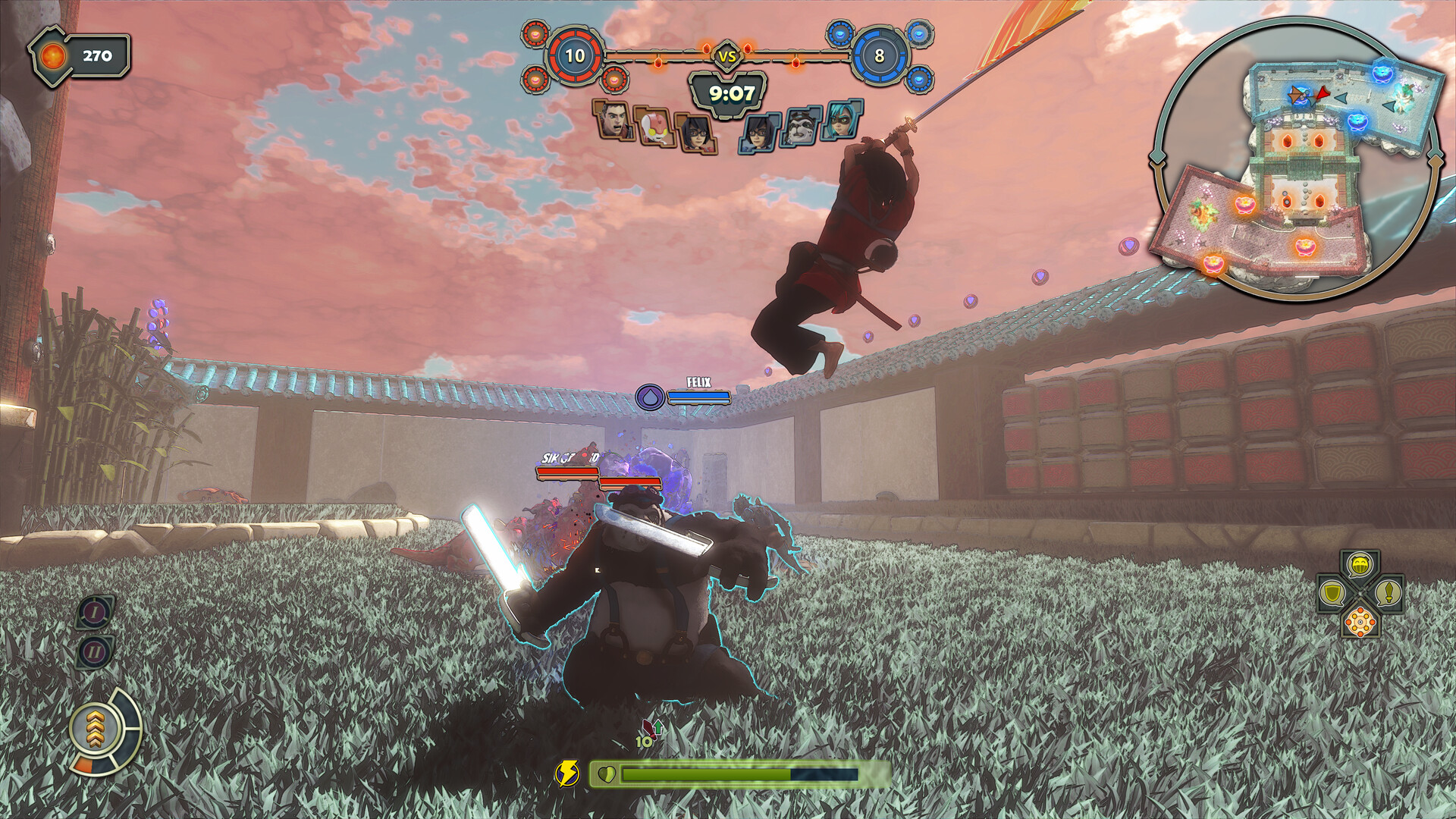Select the laughing face emote bubble
The height and width of the screenshot is (819, 1456).
coord(1360,565)
